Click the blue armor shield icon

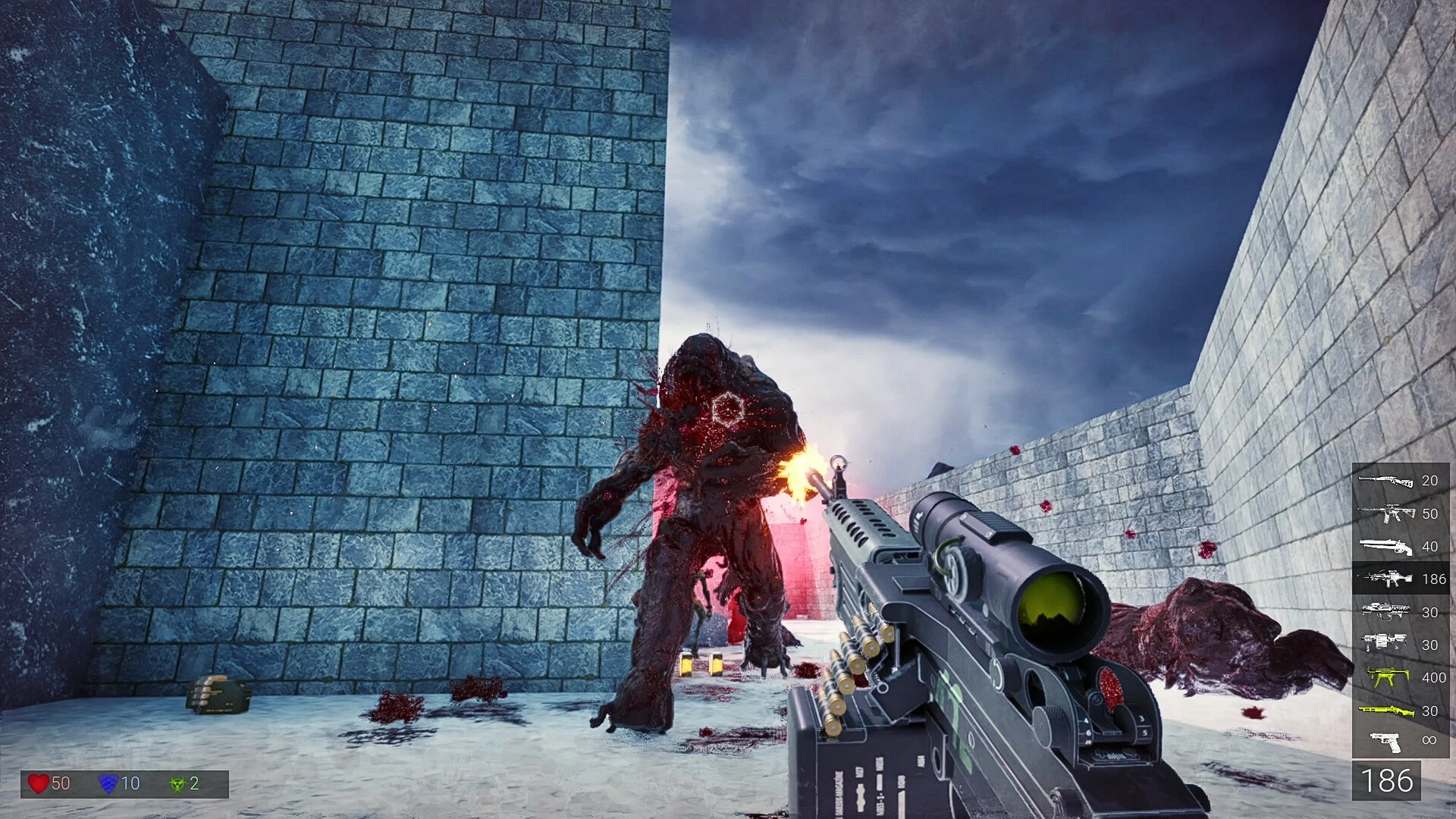(108, 783)
